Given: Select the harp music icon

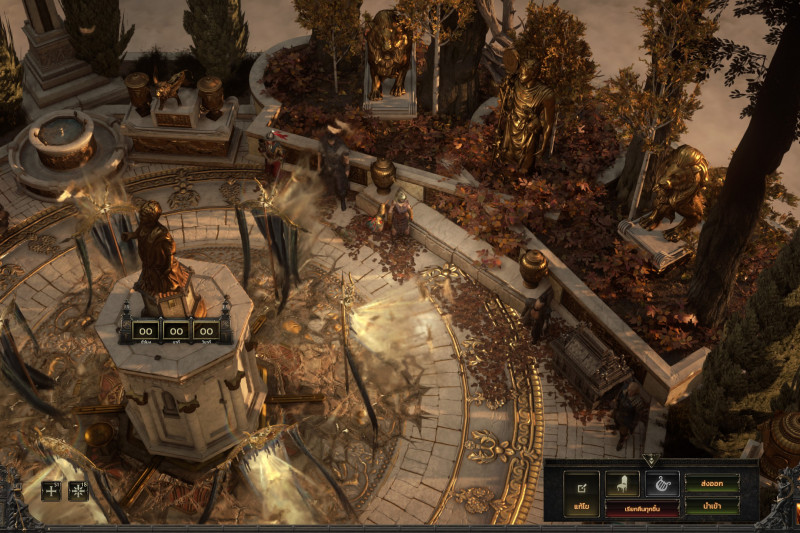Looking at the screenshot, I should pos(661,483).
